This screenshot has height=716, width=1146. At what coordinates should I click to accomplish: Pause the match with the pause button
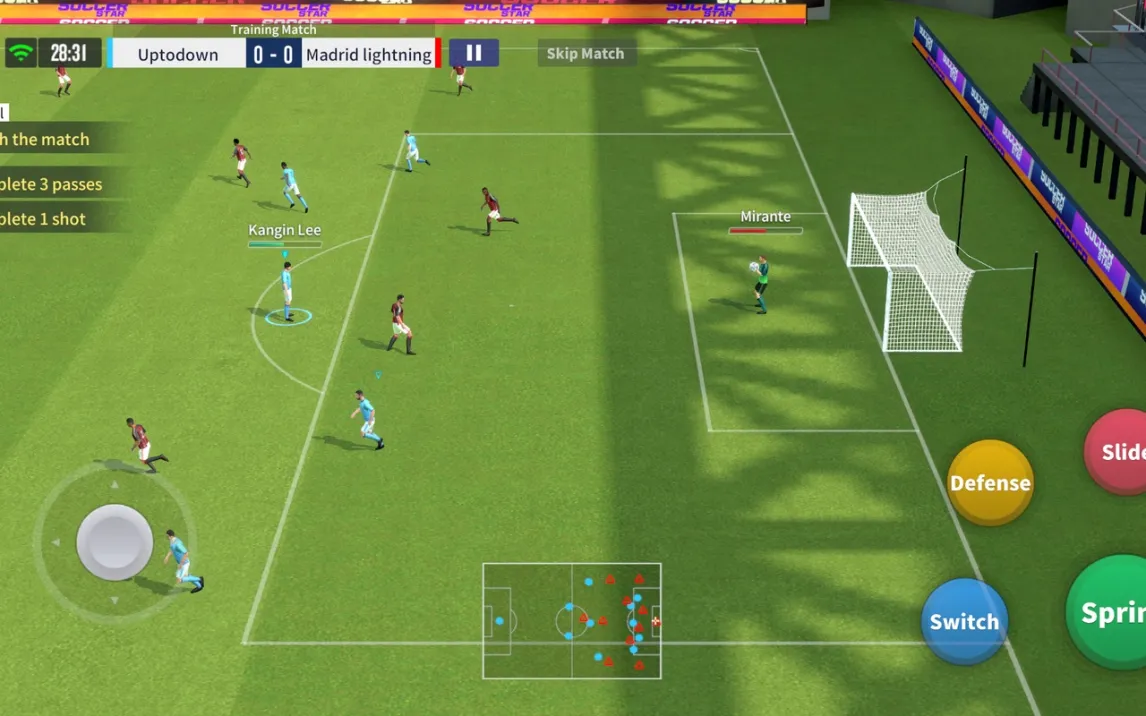coord(474,53)
